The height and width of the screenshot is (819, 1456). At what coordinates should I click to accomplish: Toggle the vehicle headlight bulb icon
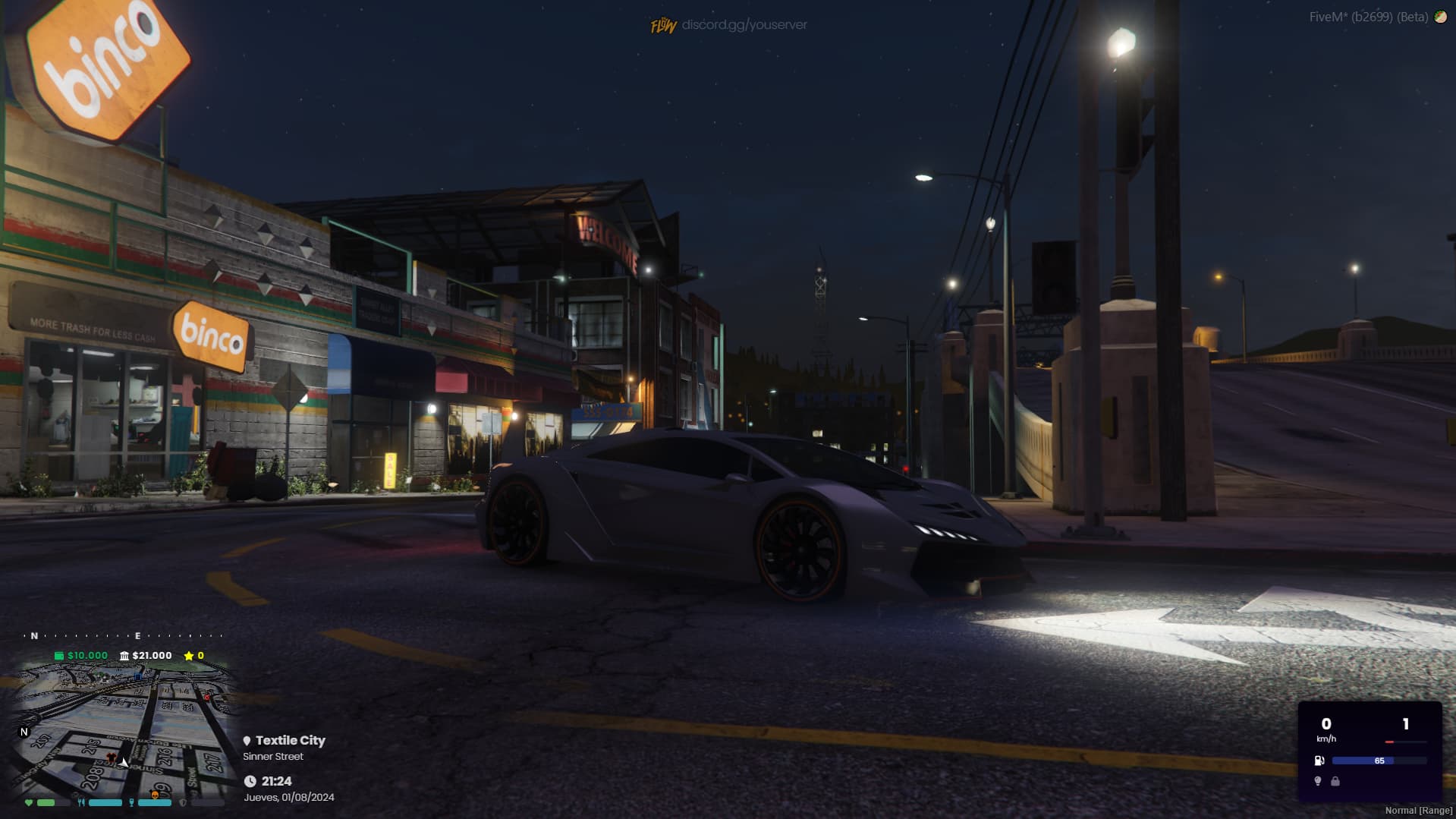(1318, 781)
